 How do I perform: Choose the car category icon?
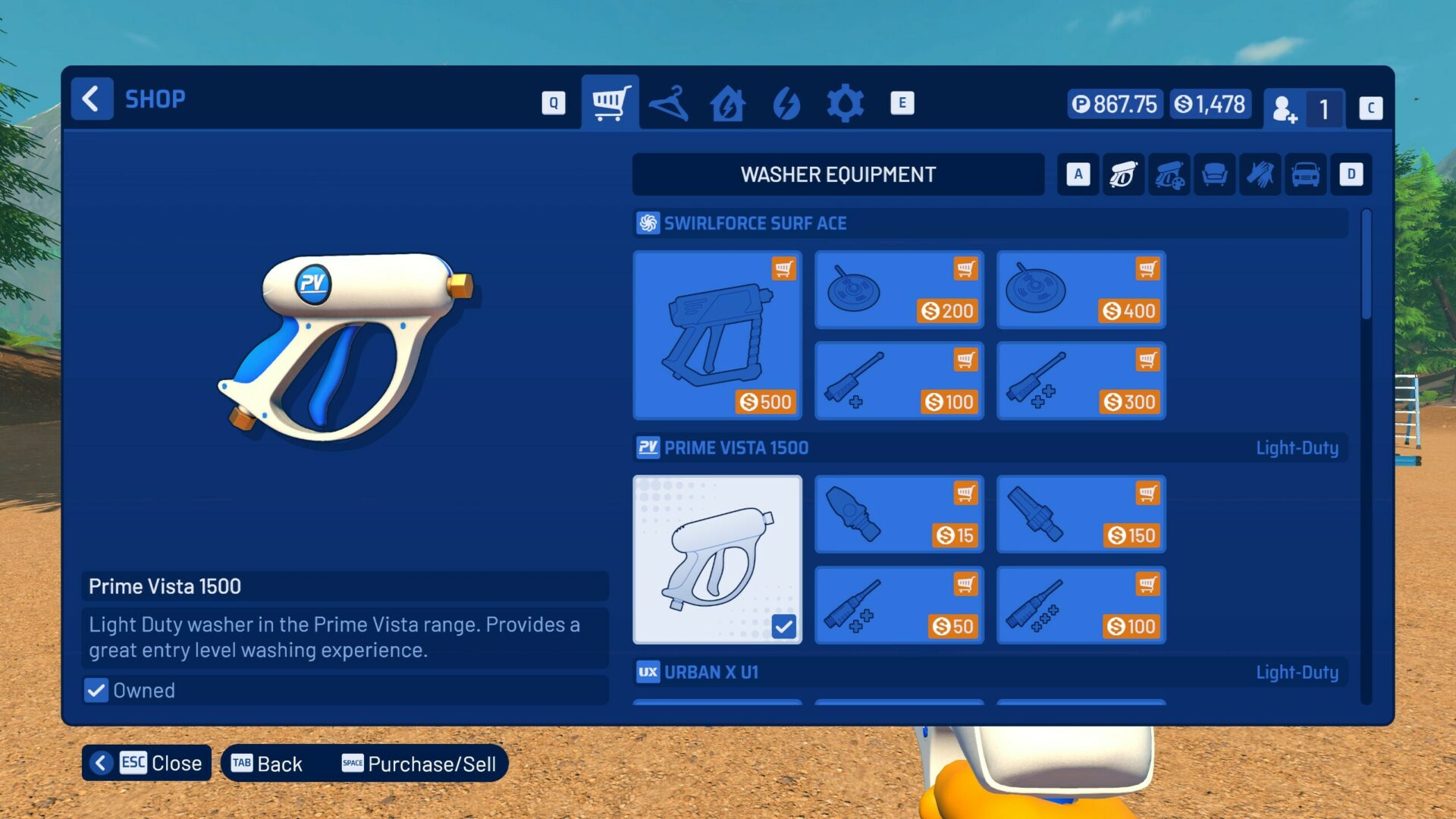[1305, 174]
